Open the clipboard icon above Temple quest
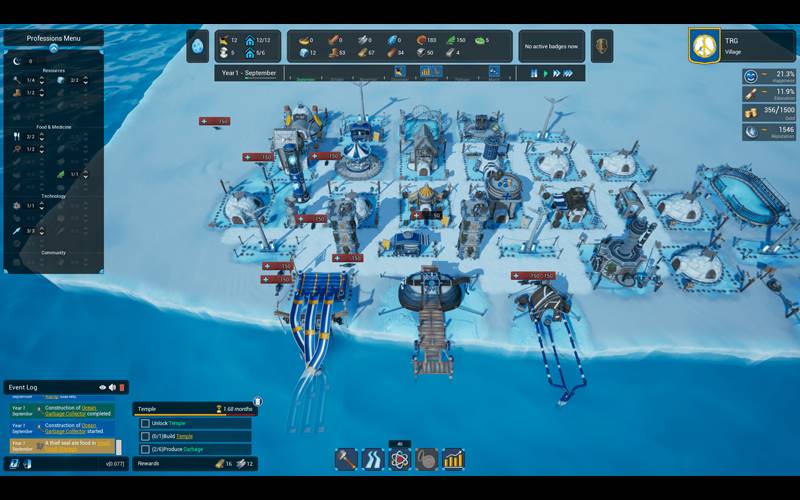The image size is (800, 500). [258, 401]
